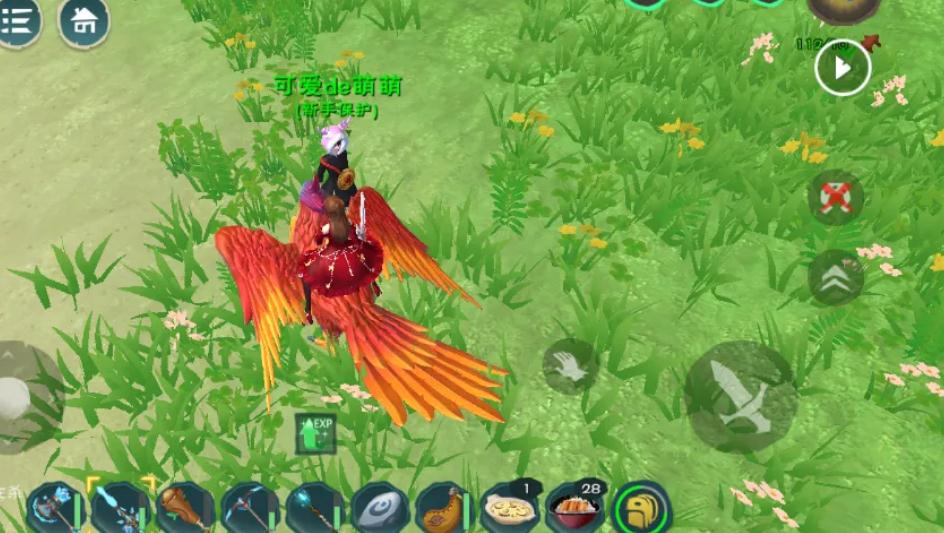The height and width of the screenshot is (533, 944).
Task: Select the blue-orb staff hotbar slot
Action: (314, 508)
